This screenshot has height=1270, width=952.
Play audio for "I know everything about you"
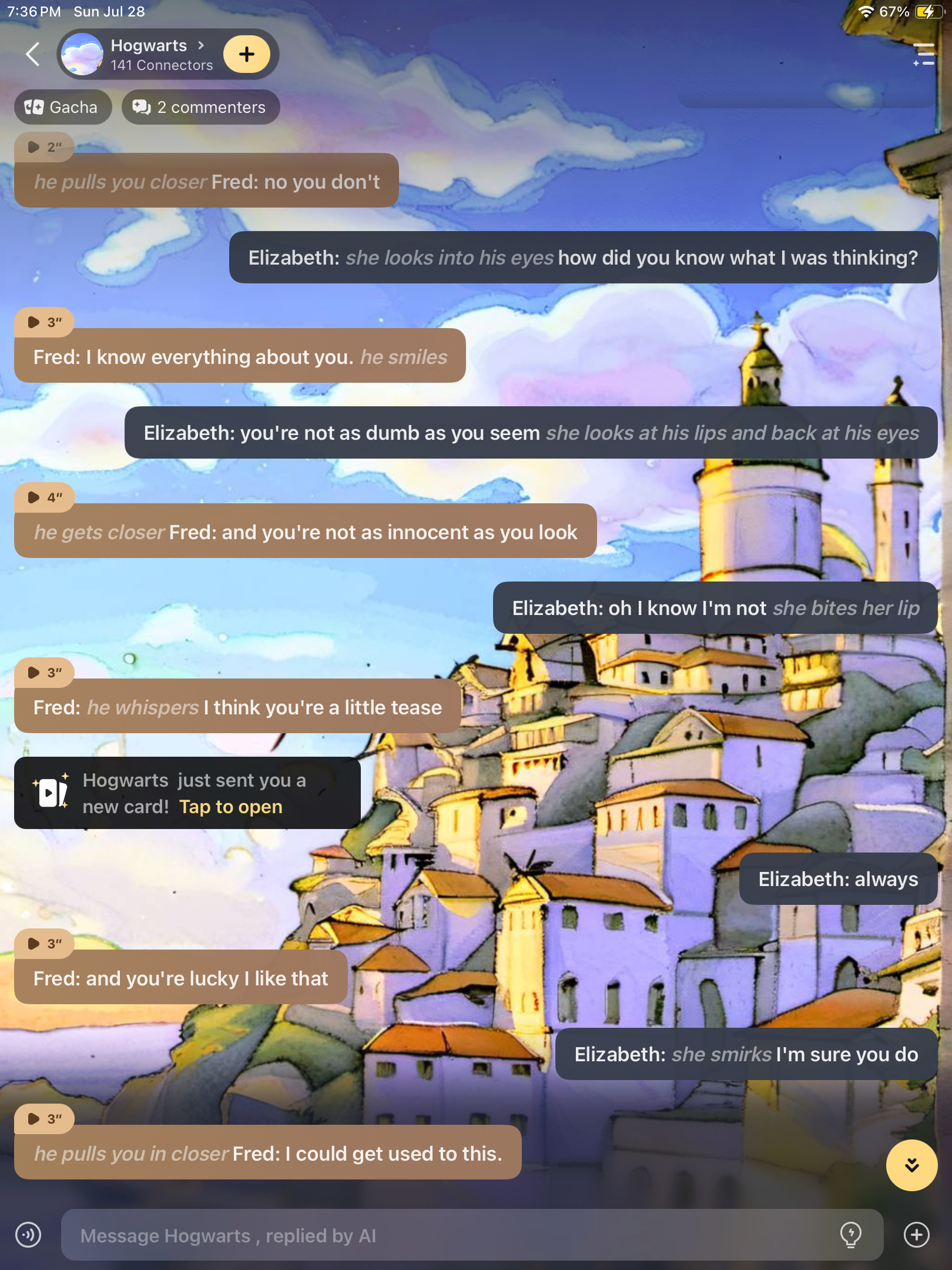tap(45, 322)
